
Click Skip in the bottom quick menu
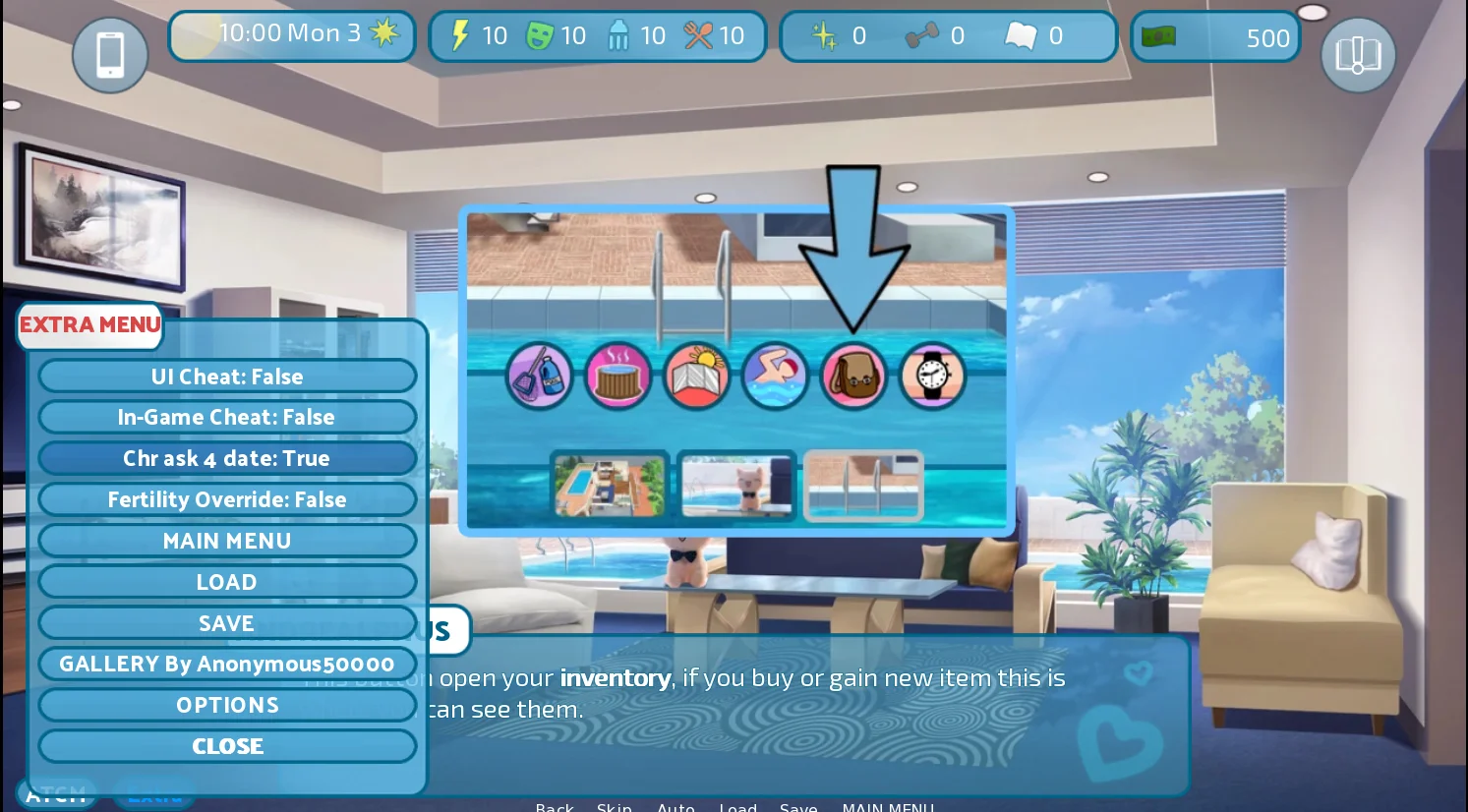615,807
